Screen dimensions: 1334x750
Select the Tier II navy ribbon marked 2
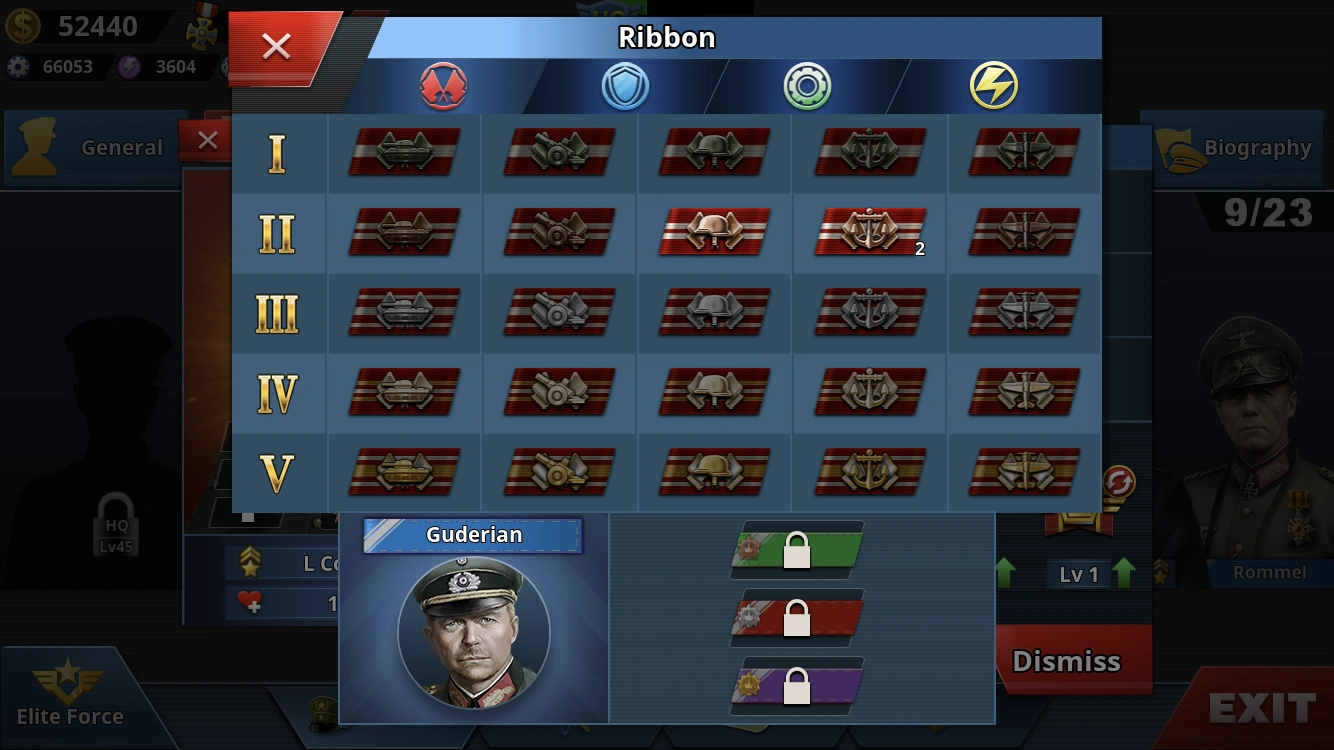(869, 232)
